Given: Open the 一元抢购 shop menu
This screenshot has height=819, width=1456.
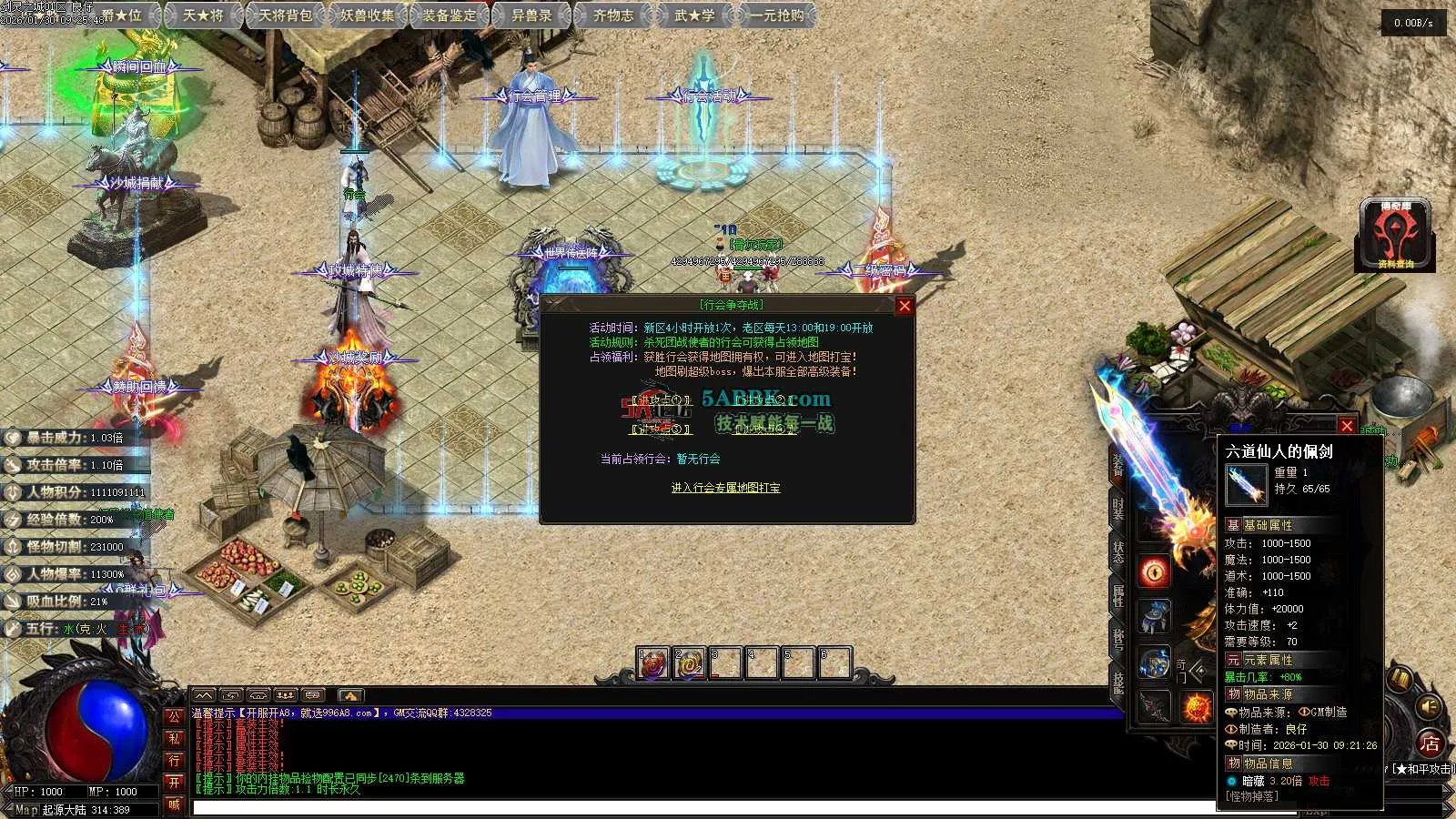Looking at the screenshot, I should (776, 15).
